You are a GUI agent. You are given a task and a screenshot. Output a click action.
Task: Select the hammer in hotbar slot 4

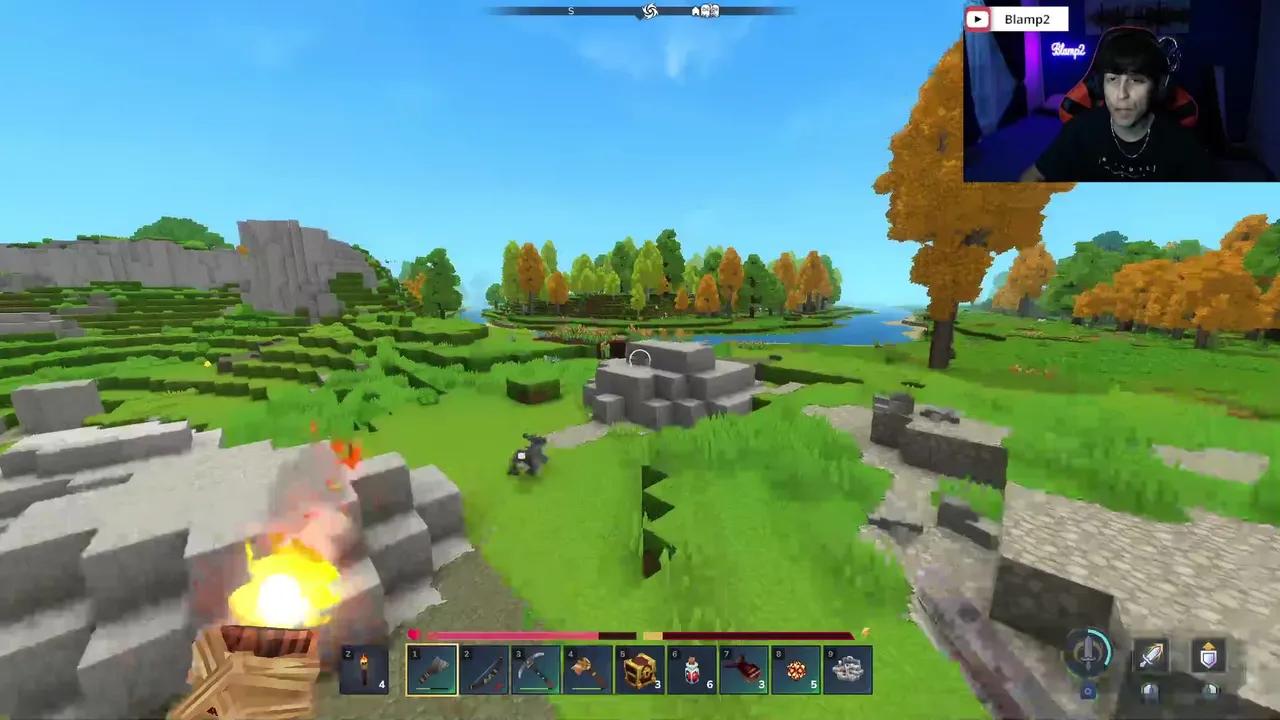(588, 670)
